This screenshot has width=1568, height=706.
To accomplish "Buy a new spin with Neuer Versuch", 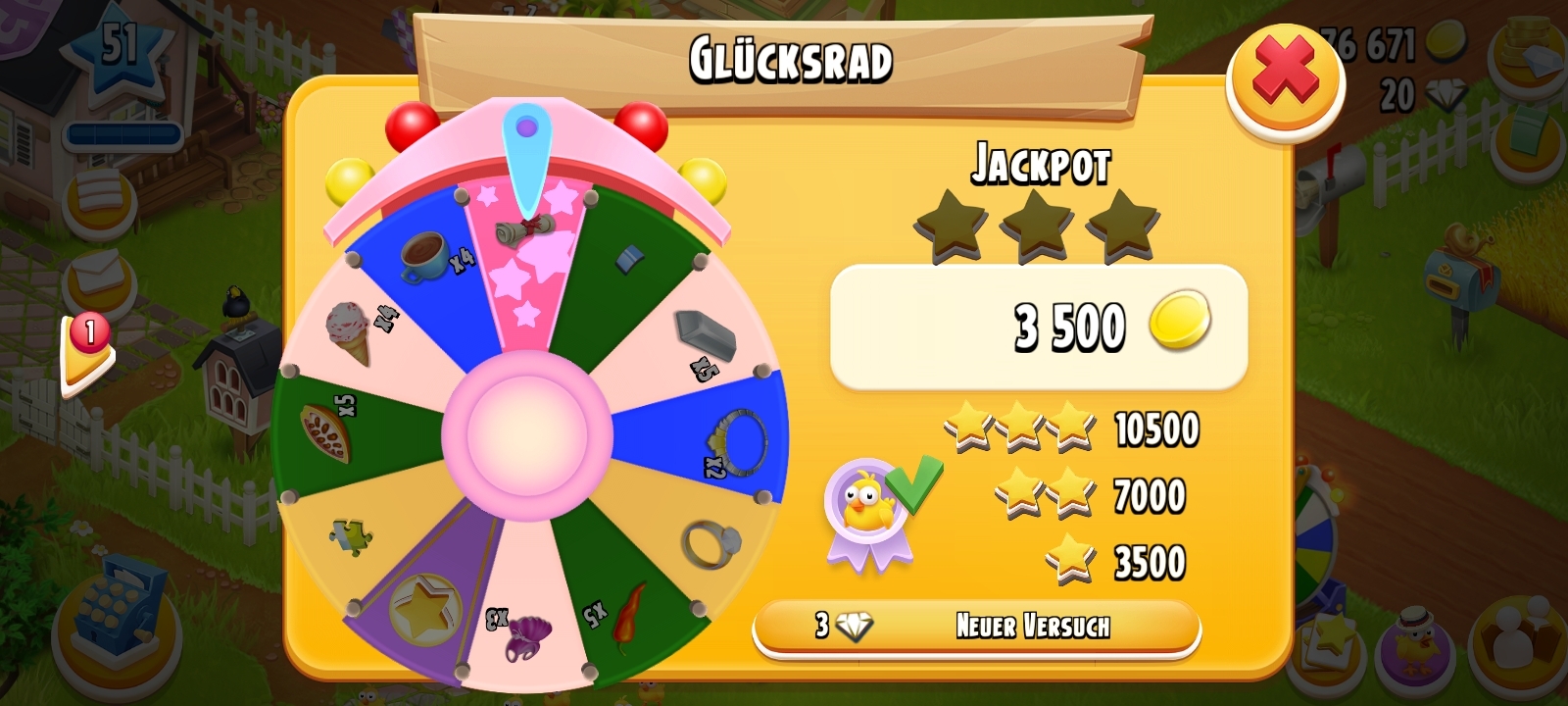I will (977, 626).
